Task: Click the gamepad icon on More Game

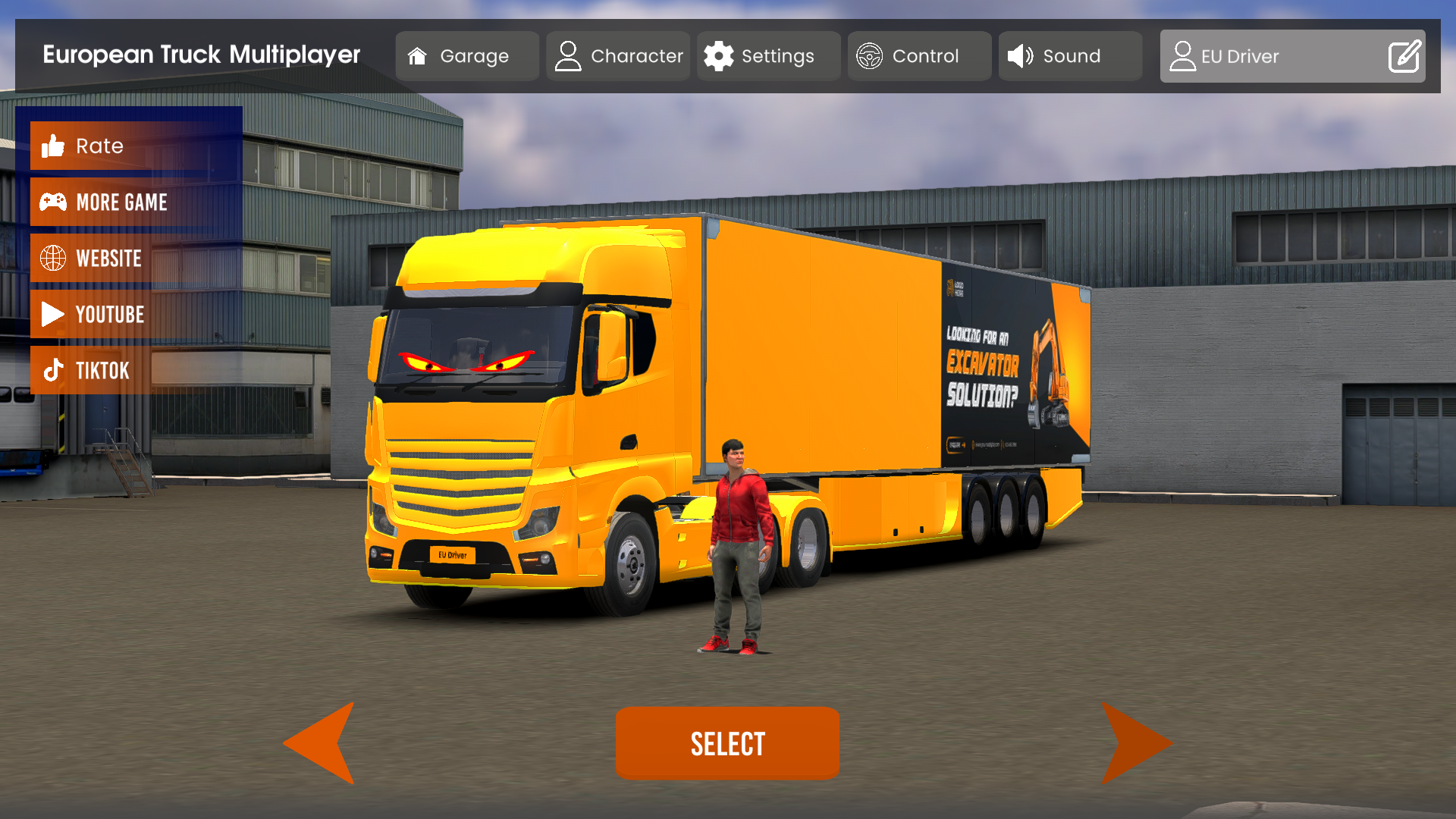Action: (x=52, y=202)
